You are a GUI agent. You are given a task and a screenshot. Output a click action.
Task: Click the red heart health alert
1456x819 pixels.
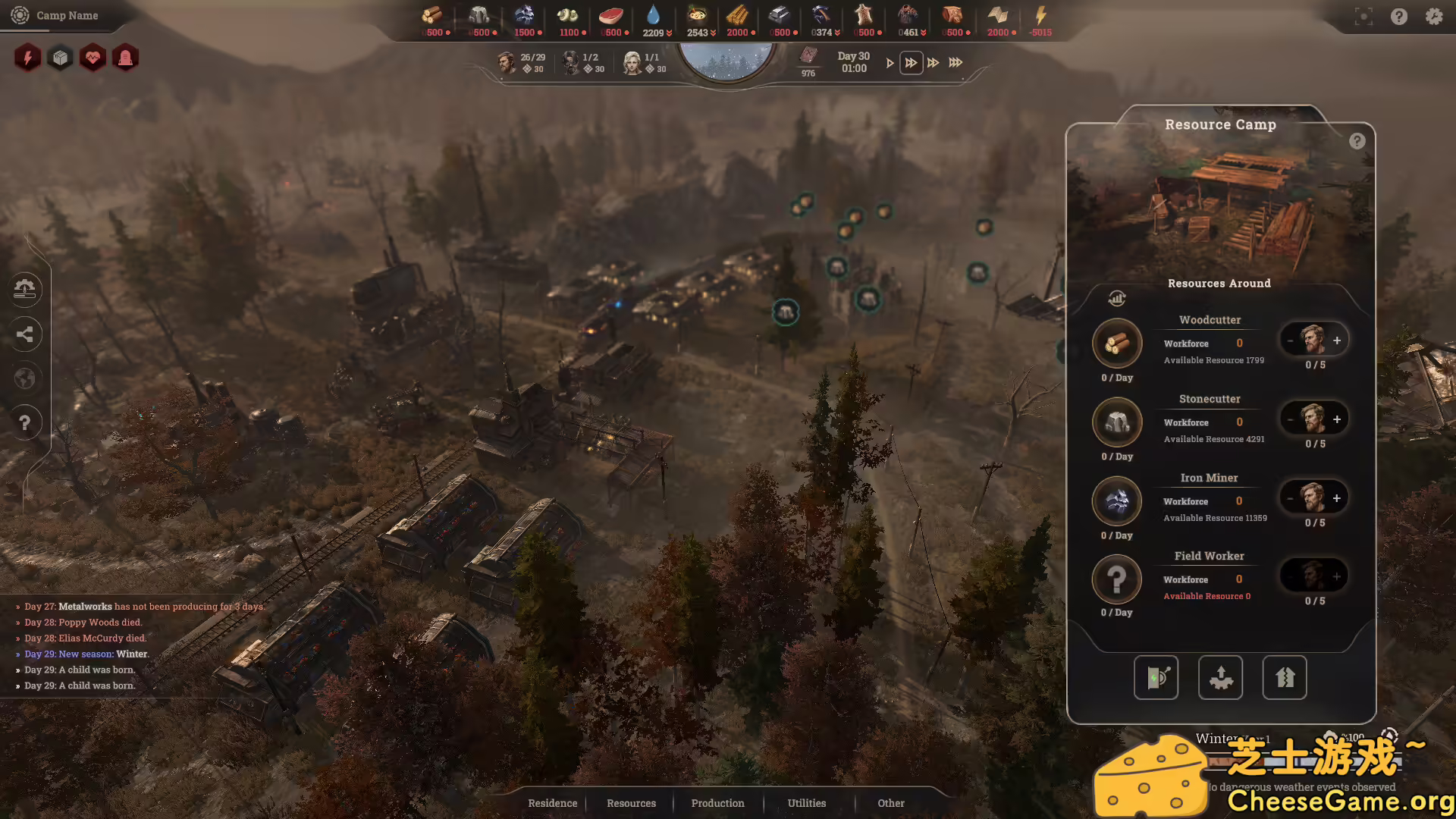tap(93, 58)
